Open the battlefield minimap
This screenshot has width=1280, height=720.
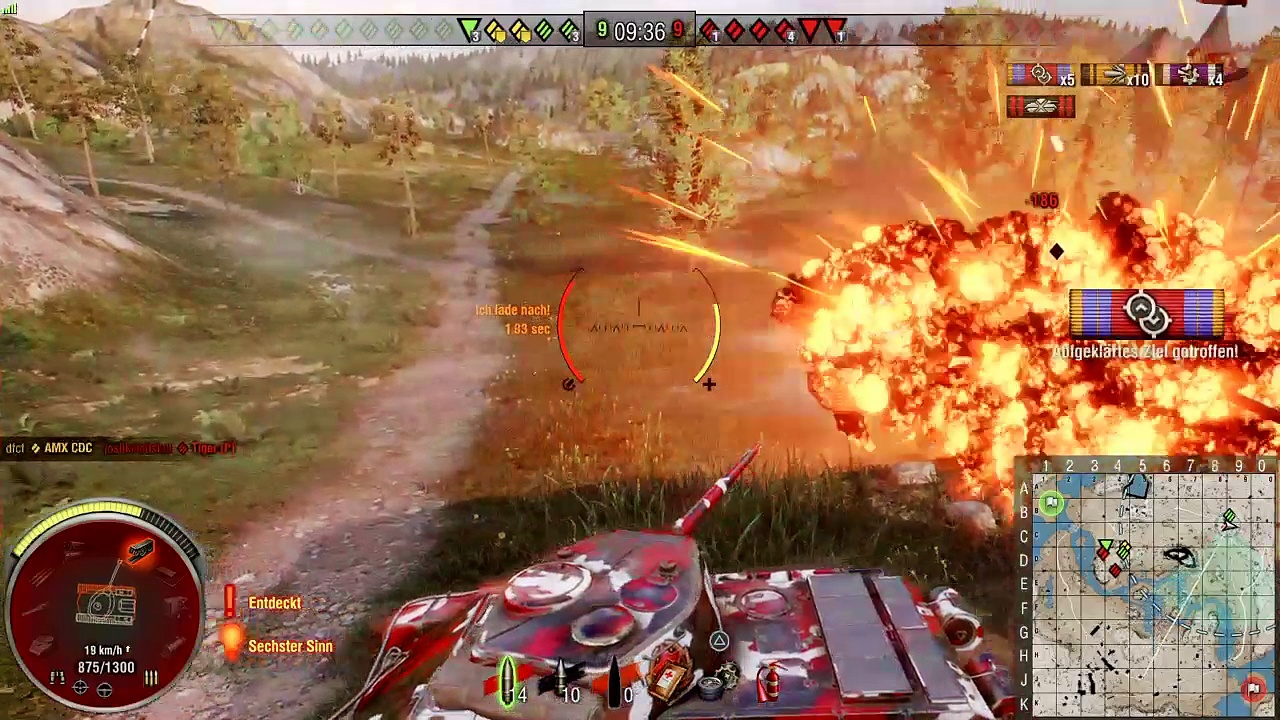point(1148,590)
